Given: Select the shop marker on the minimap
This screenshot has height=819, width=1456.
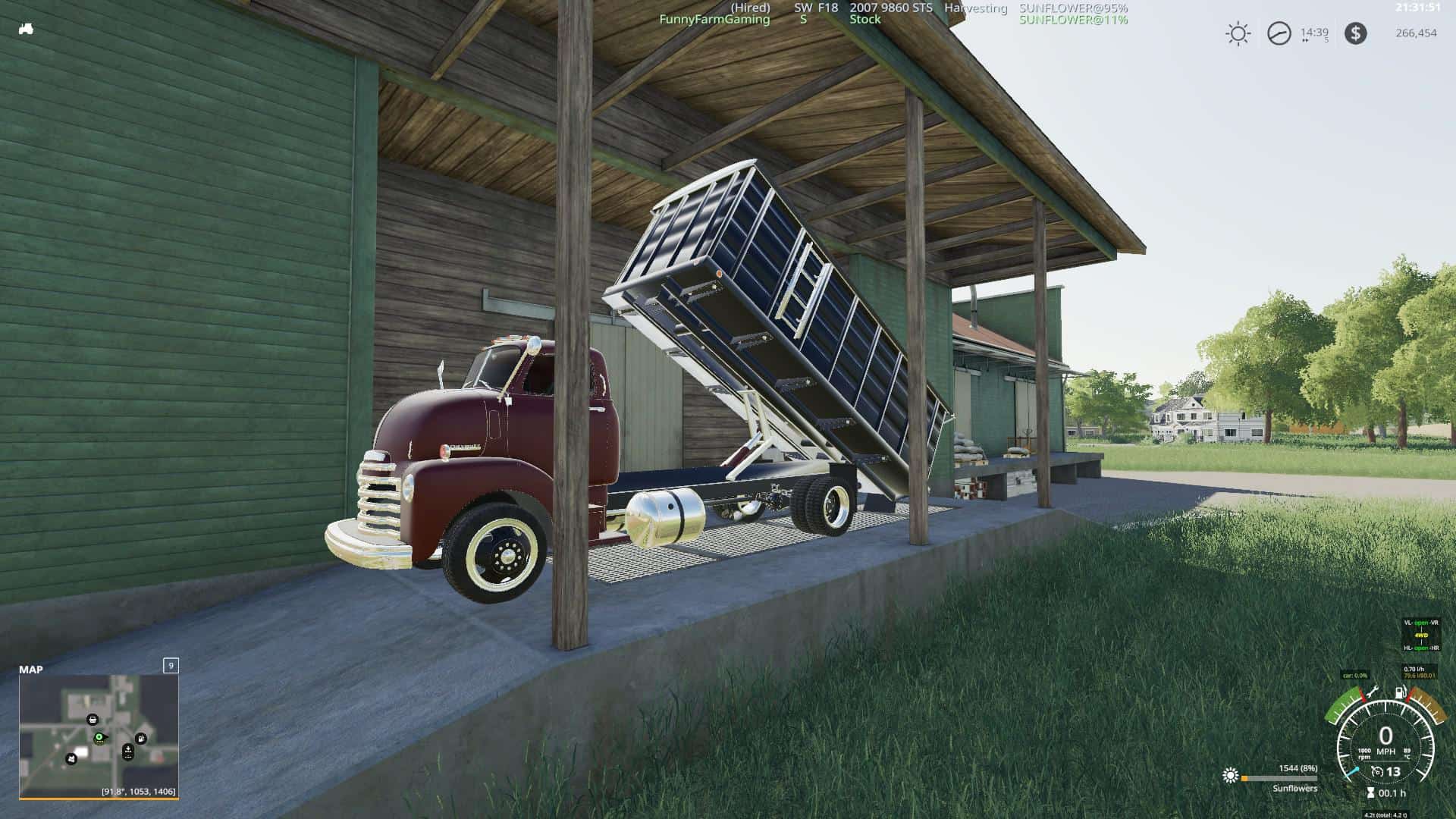Looking at the screenshot, I should 93,719.
